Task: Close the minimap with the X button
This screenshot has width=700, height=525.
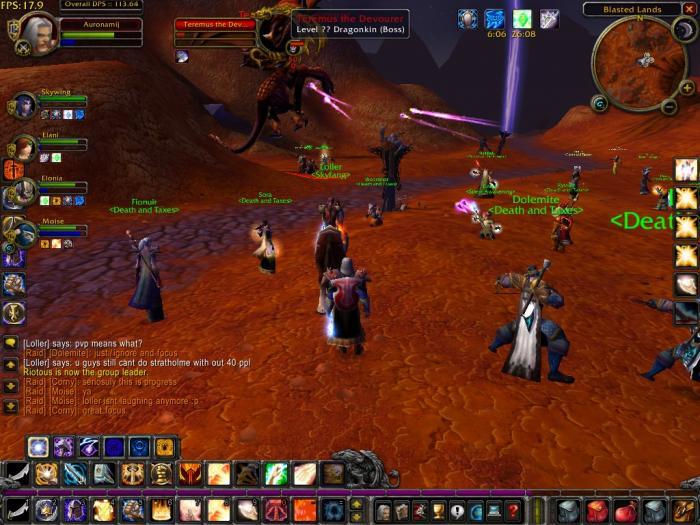Action: (x=690, y=10)
